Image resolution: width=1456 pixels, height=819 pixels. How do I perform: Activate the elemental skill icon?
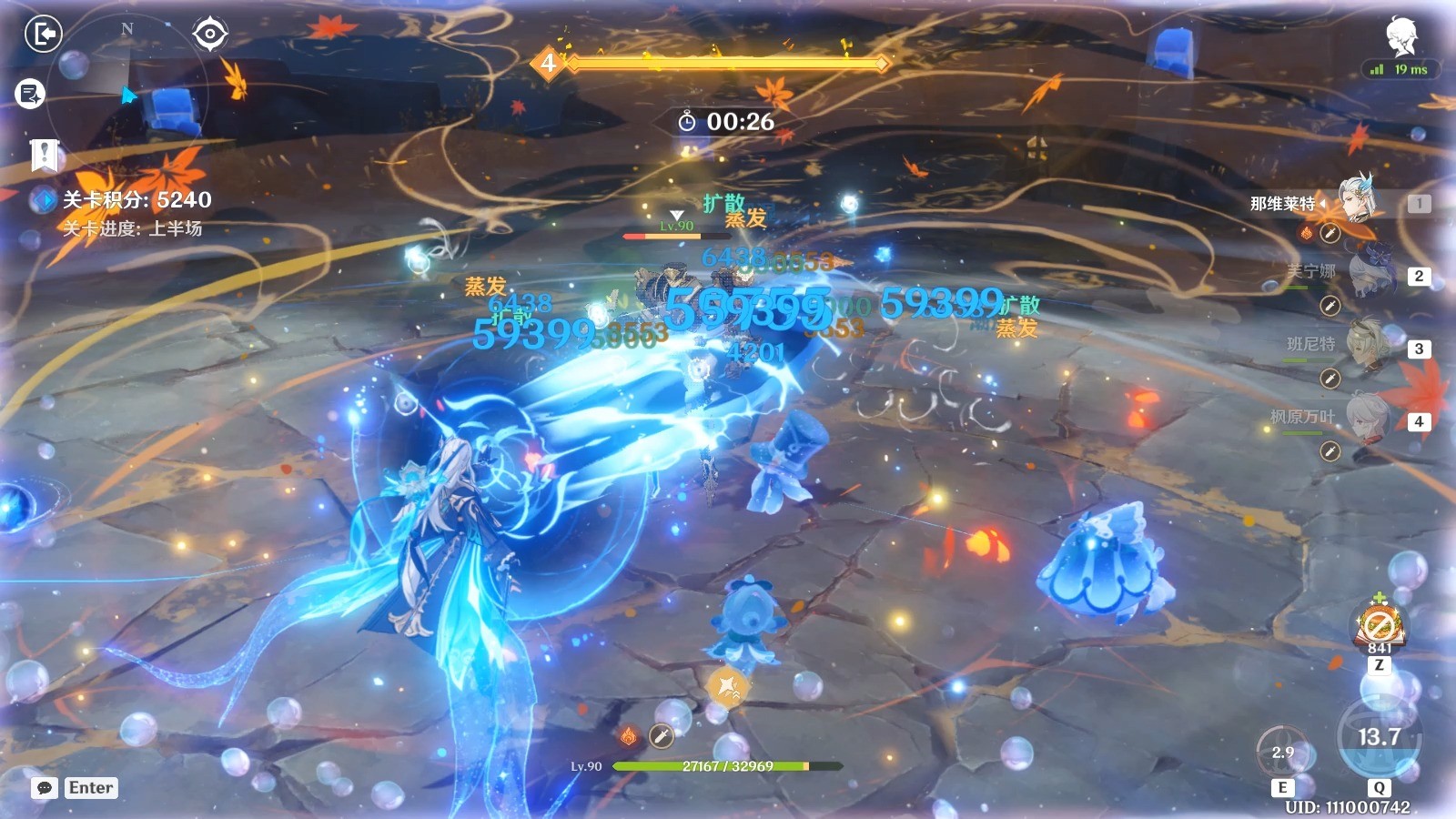(1282, 752)
